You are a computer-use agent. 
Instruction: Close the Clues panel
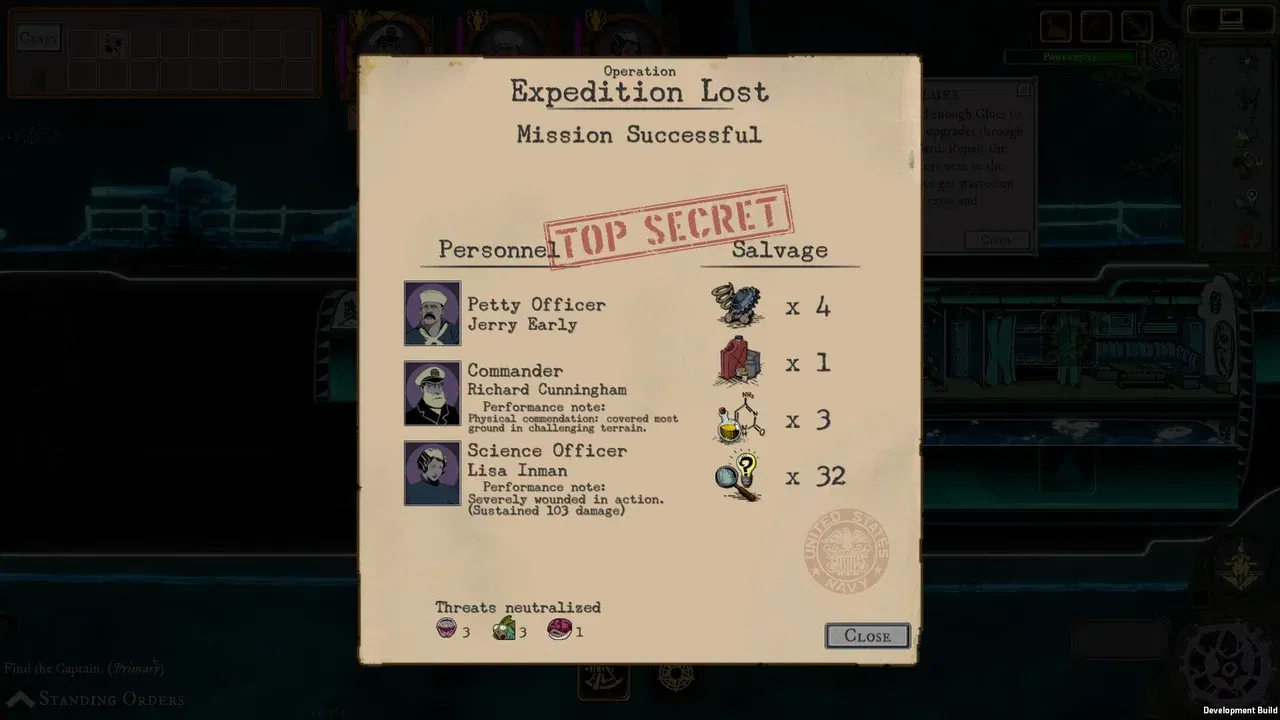pyautogui.click(x=995, y=240)
